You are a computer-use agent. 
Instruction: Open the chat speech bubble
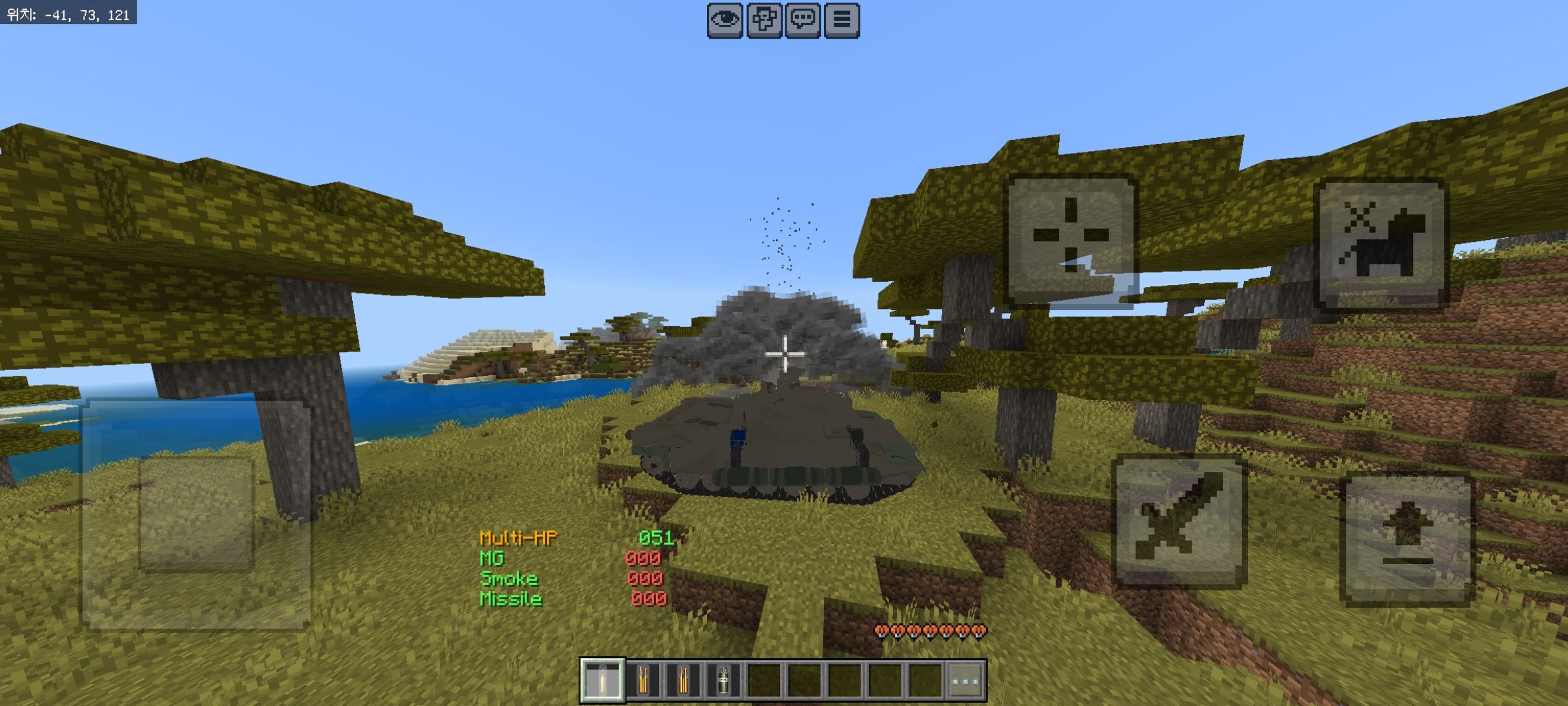pyautogui.click(x=802, y=20)
